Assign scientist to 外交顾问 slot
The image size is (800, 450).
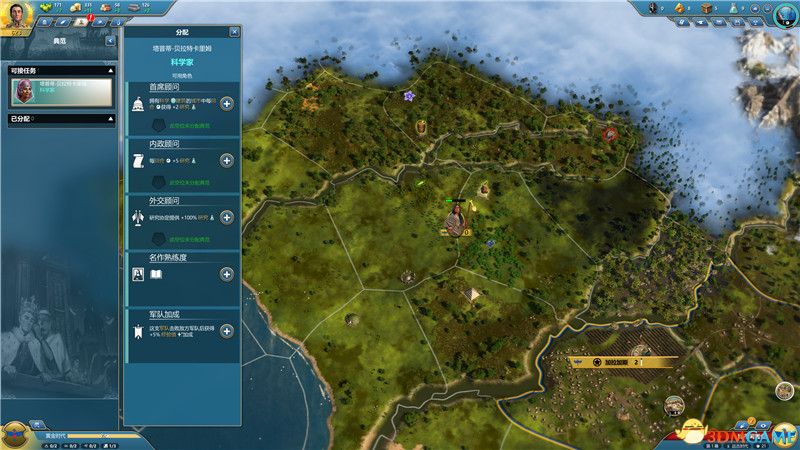click(227, 216)
